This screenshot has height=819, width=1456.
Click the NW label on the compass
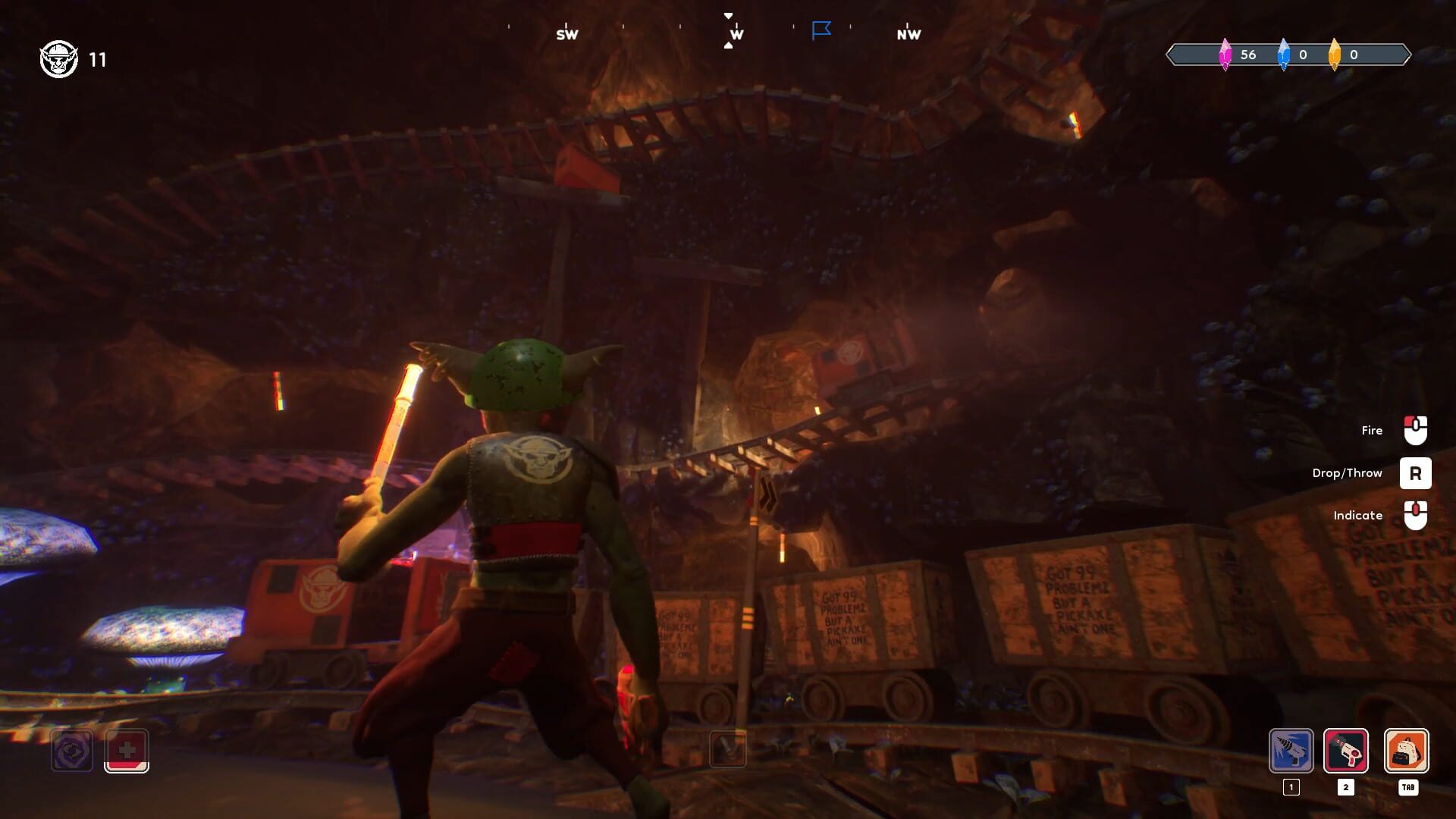coord(909,34)
